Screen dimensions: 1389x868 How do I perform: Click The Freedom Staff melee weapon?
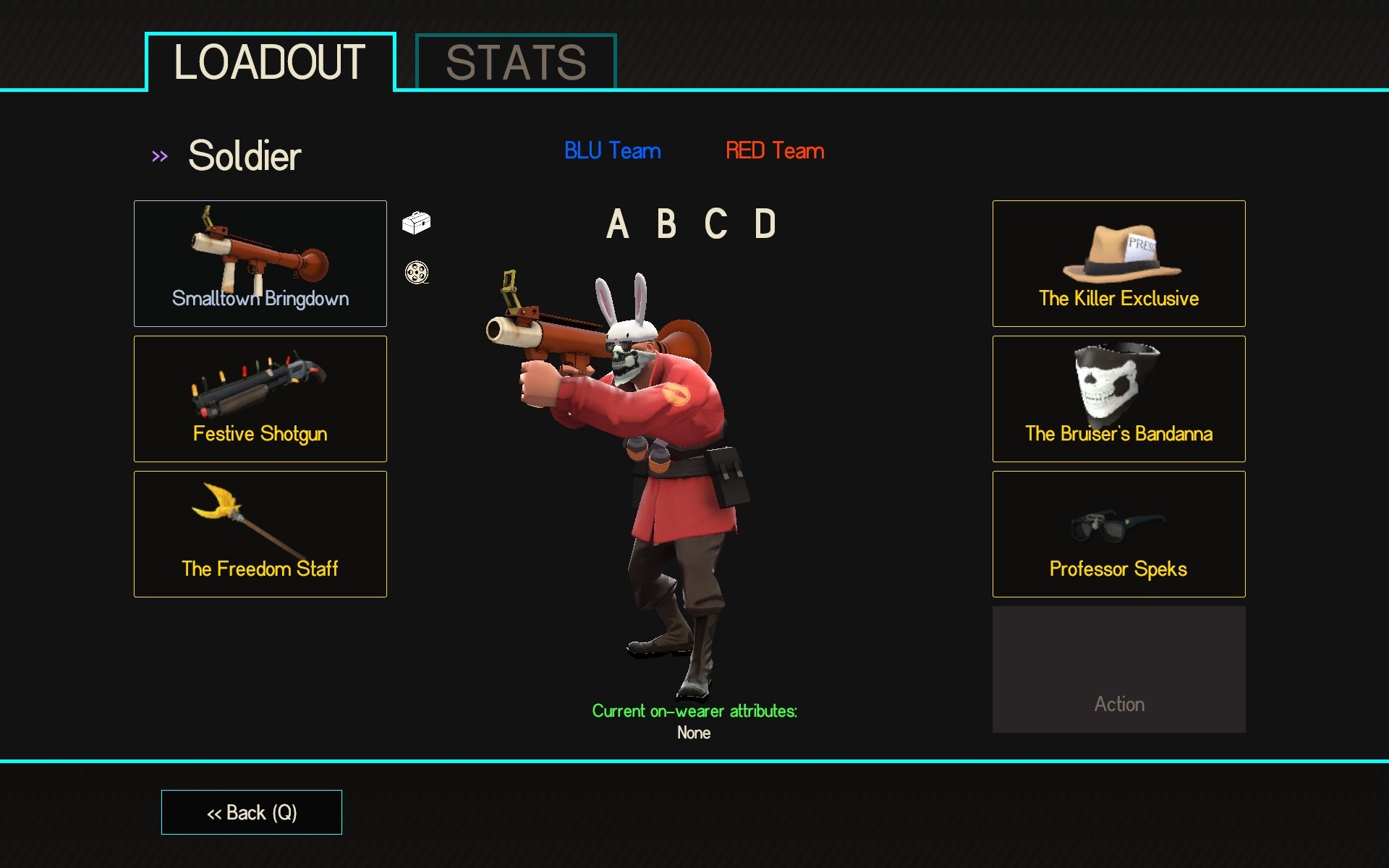click(260, 534)
